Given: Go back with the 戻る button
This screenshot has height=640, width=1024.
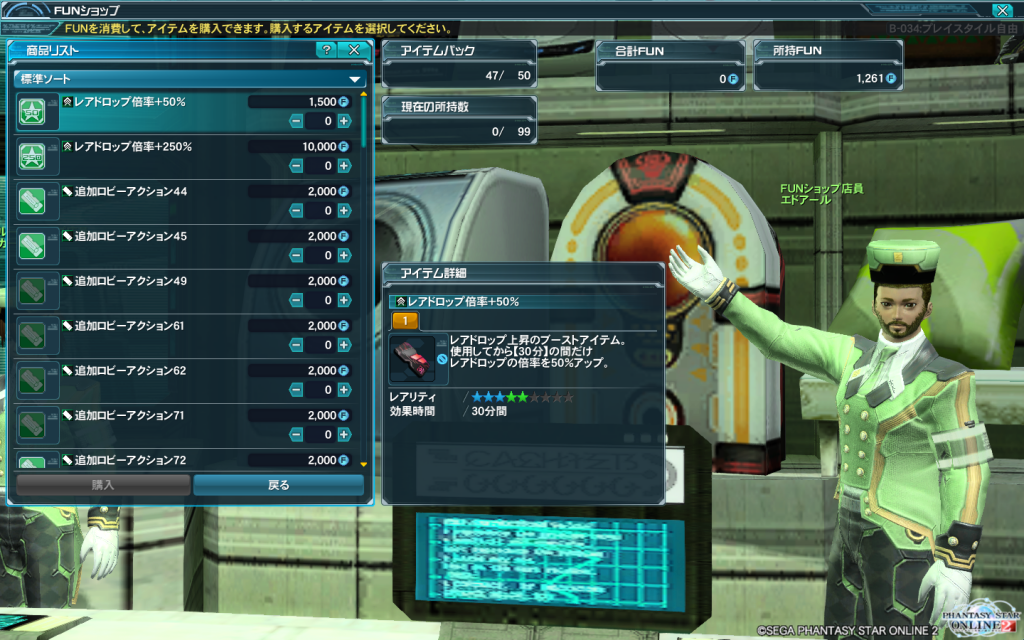Looking at the screenshot, I should tap(278, 485).
